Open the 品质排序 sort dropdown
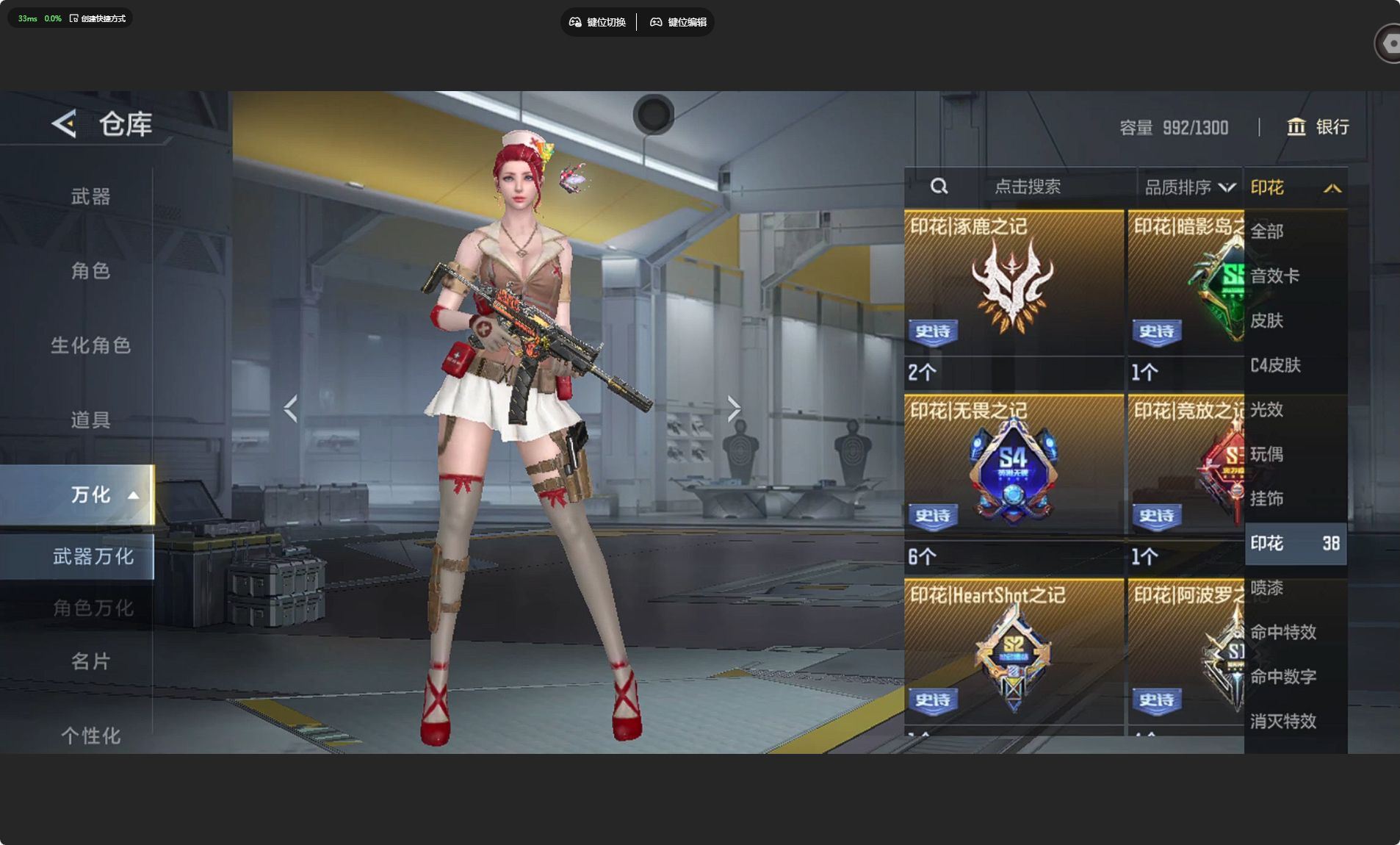The image size is (1400, 845). 1189,187
